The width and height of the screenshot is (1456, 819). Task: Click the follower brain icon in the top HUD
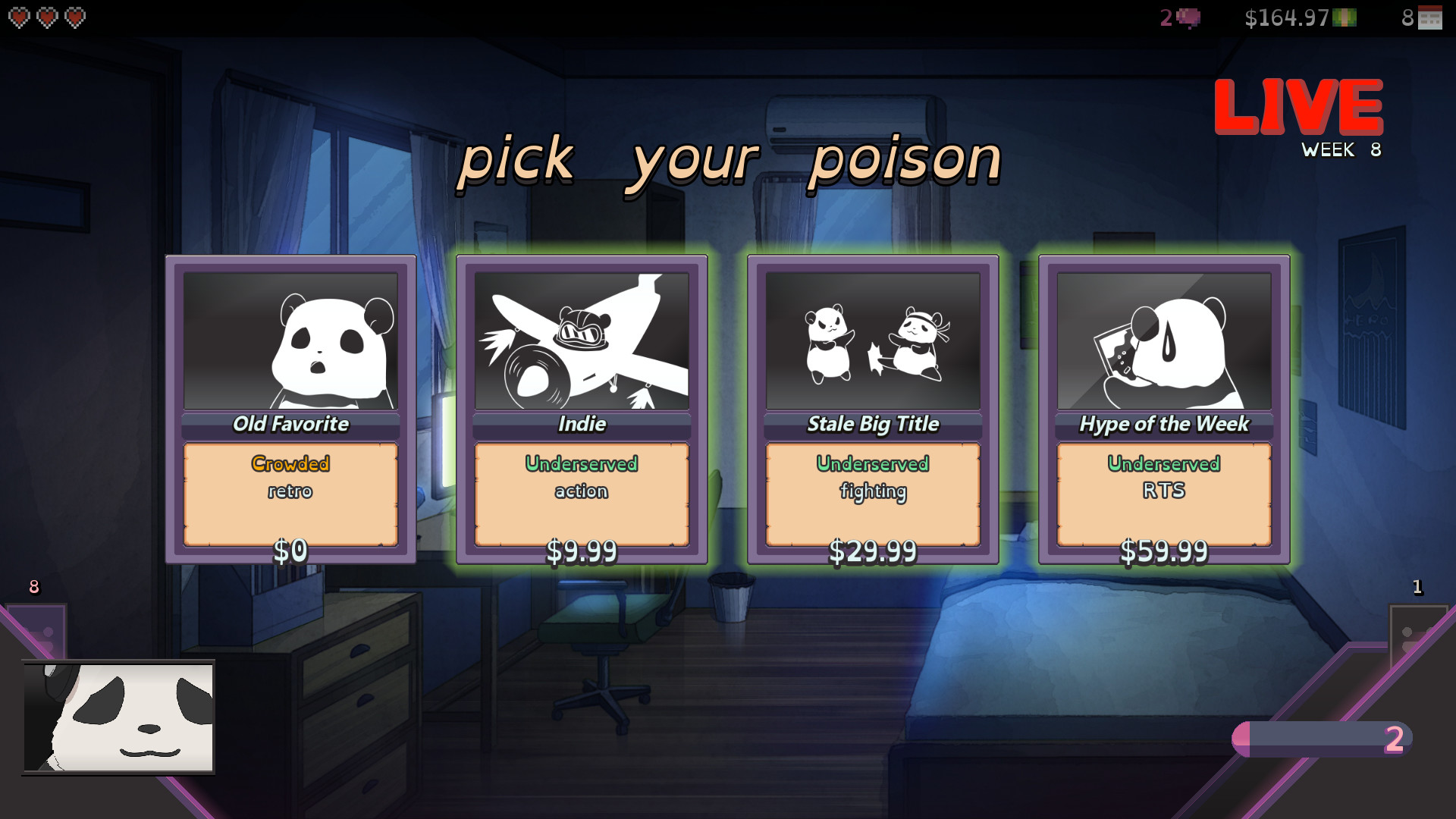(x=1187, y=17)
